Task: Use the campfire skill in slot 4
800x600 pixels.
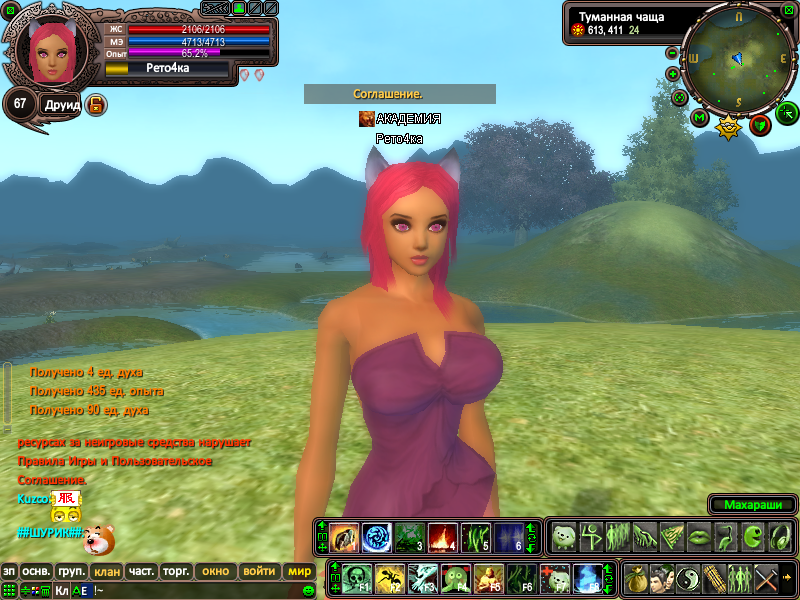Action: coord(443,538)
